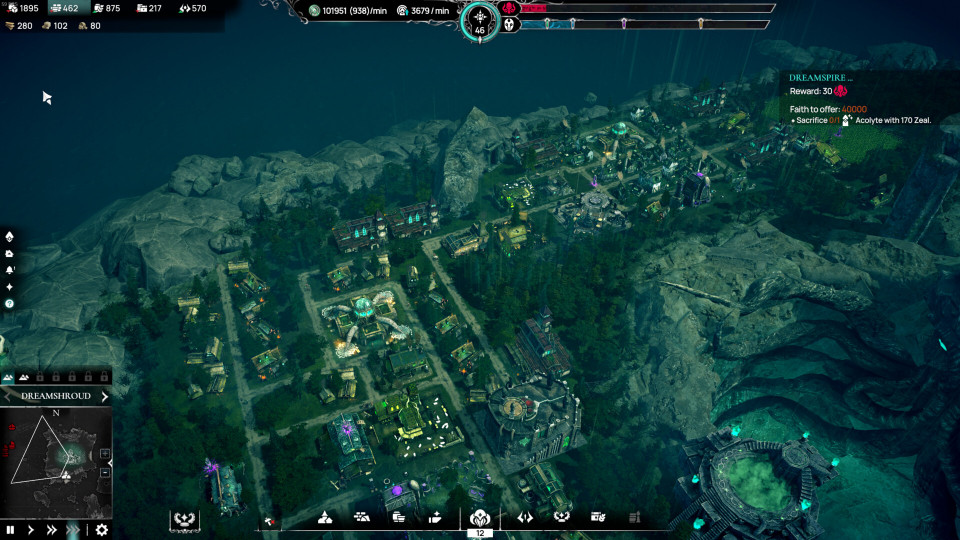
Task: Open the central lotus emblem build menu
Action: coord(479,518)
